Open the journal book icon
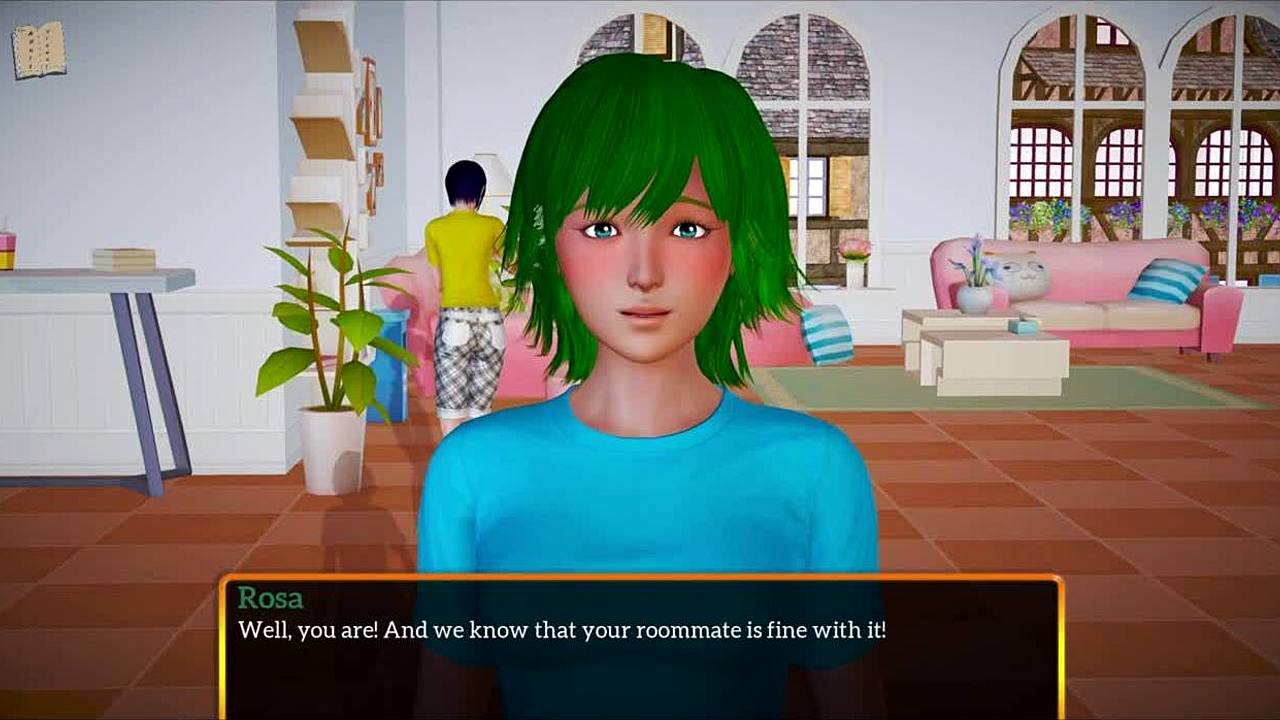The width and height of the screenshot is (1280, 720). click(39, 49)
